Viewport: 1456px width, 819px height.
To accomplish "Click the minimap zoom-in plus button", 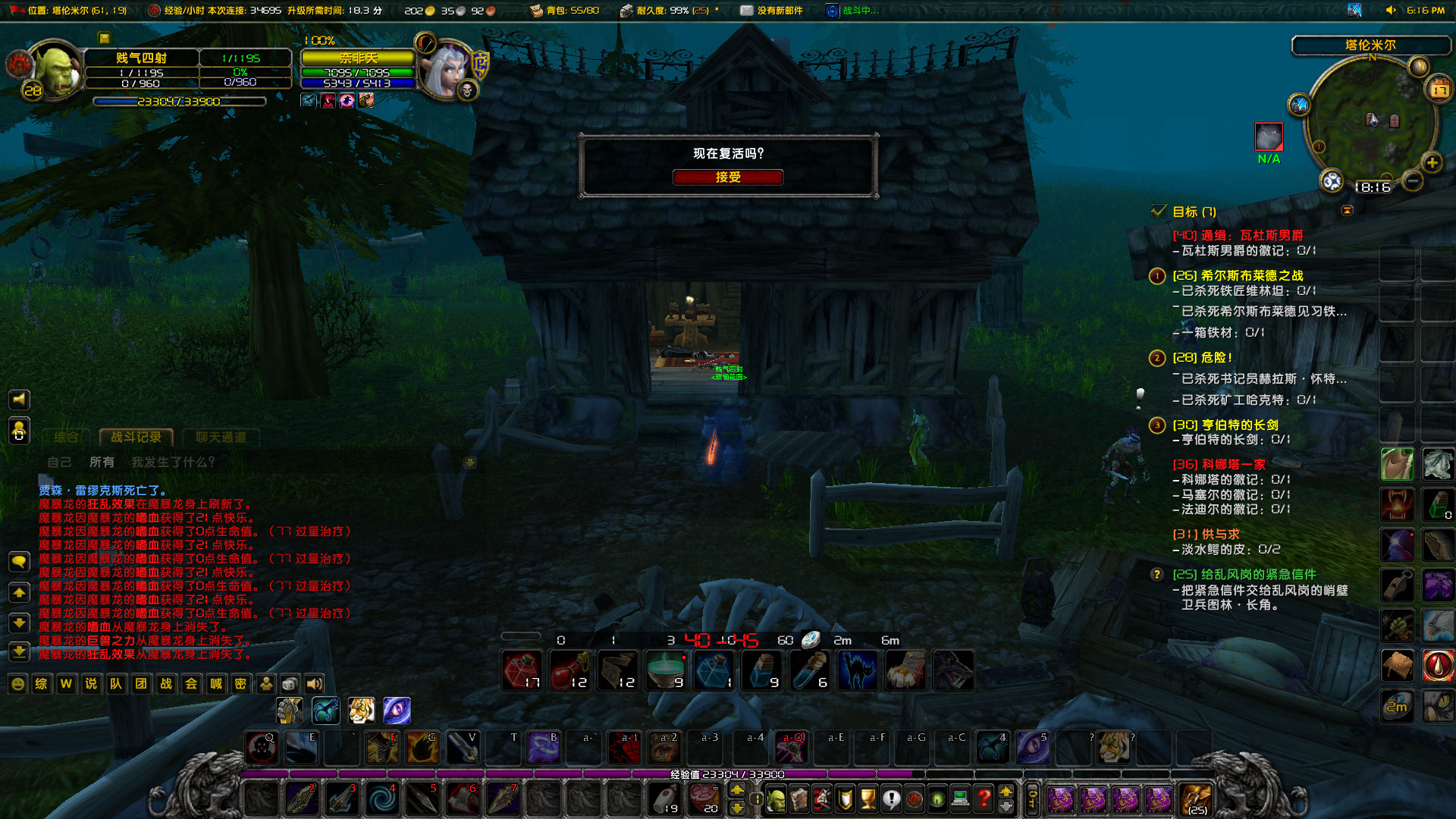I will [1431, 162].
